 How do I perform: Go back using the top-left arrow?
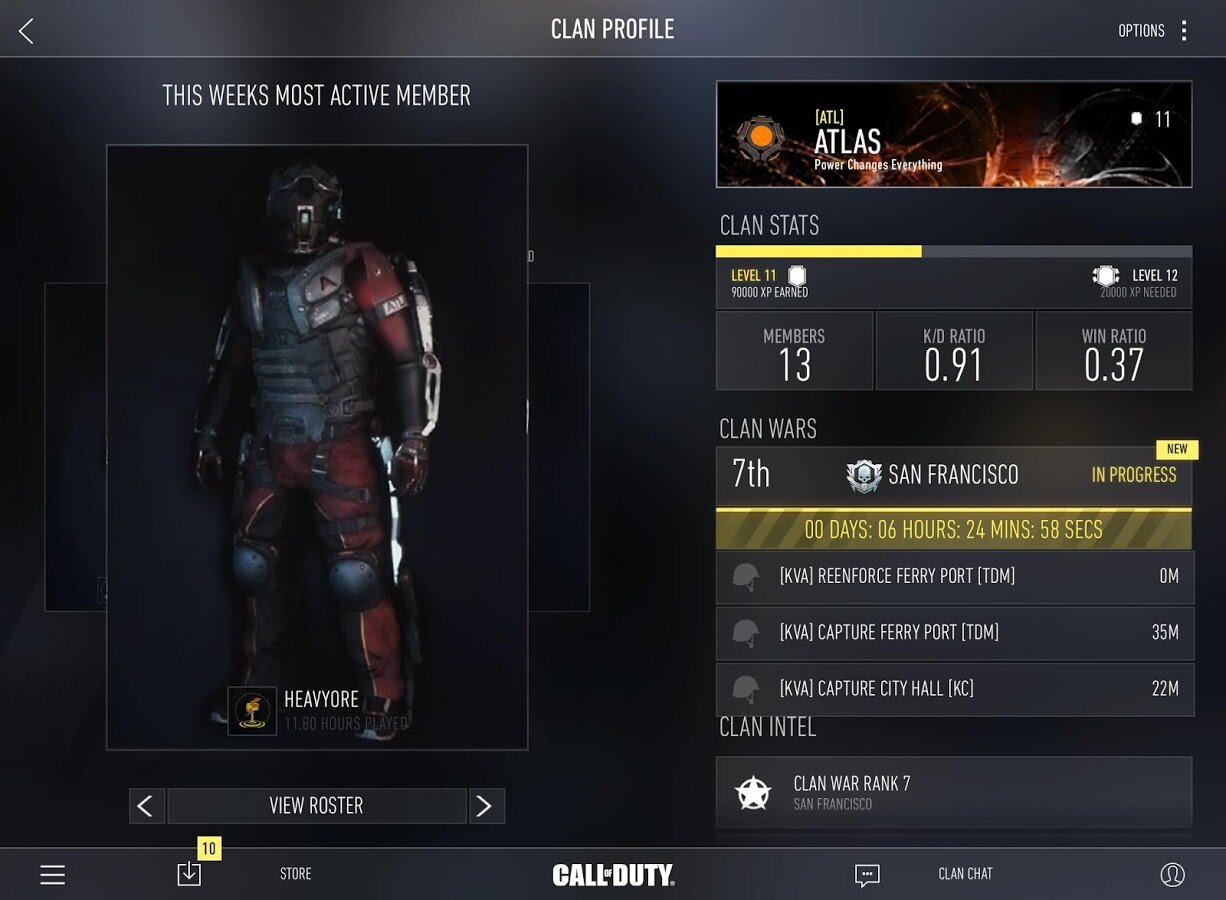pos(27,31)
